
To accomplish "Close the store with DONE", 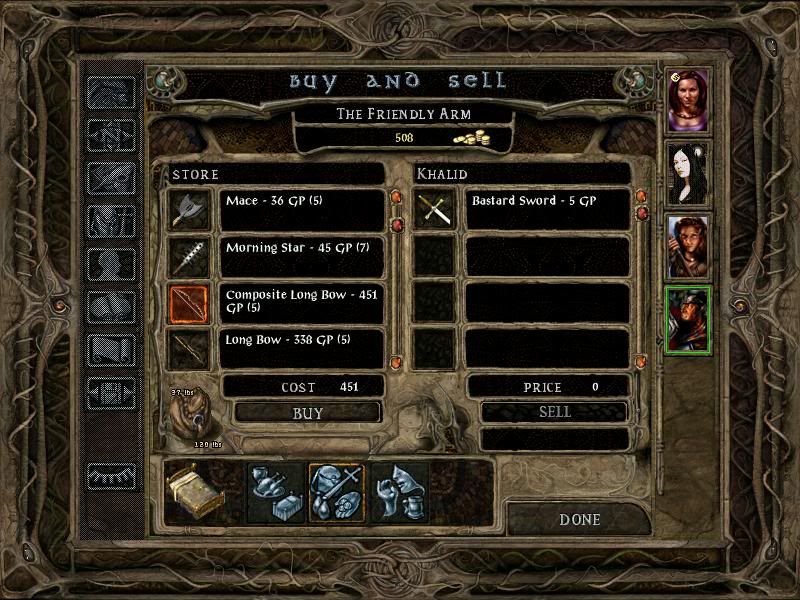I will [x=579, y=520].
